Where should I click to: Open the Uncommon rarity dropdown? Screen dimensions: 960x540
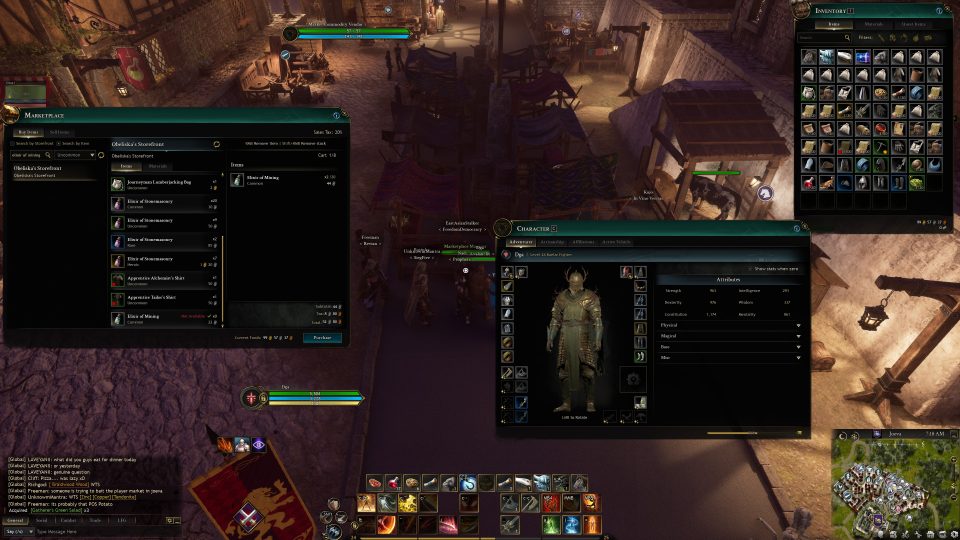pos(76,155)
